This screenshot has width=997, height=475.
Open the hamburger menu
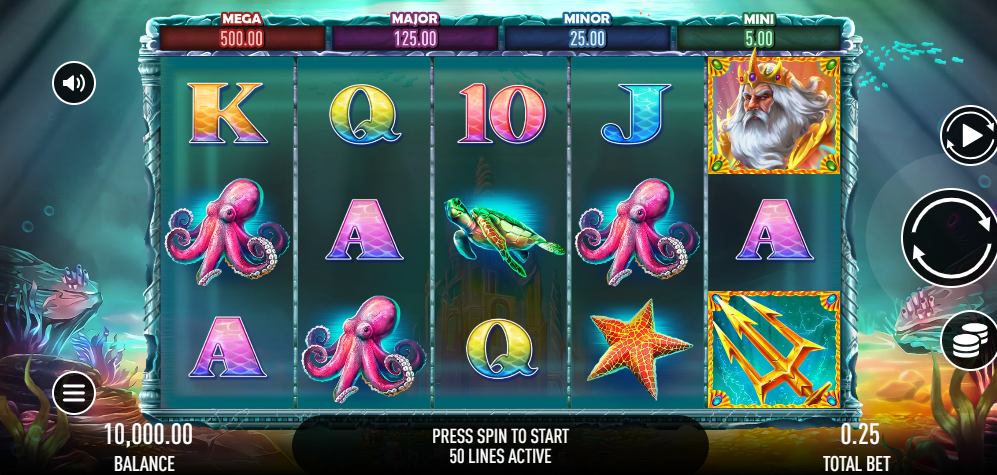tap(74, 393)
